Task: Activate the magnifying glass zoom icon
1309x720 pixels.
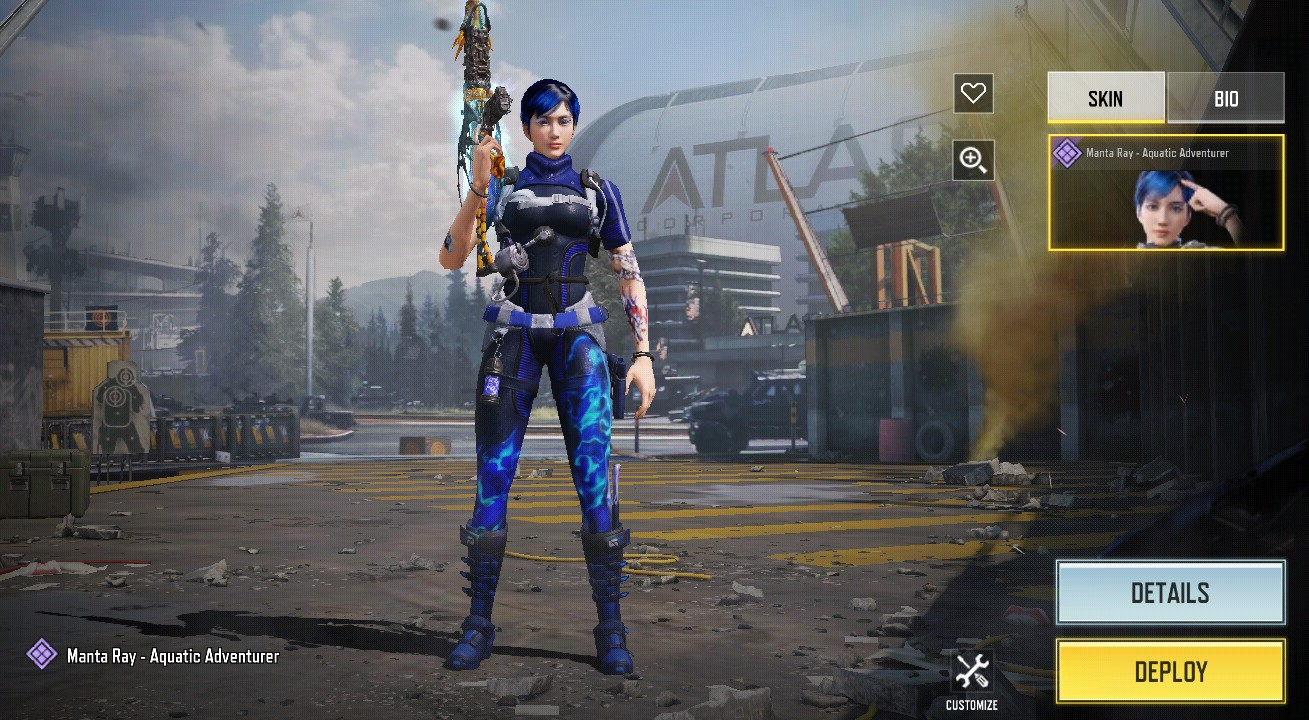Action: click(973, 159)
